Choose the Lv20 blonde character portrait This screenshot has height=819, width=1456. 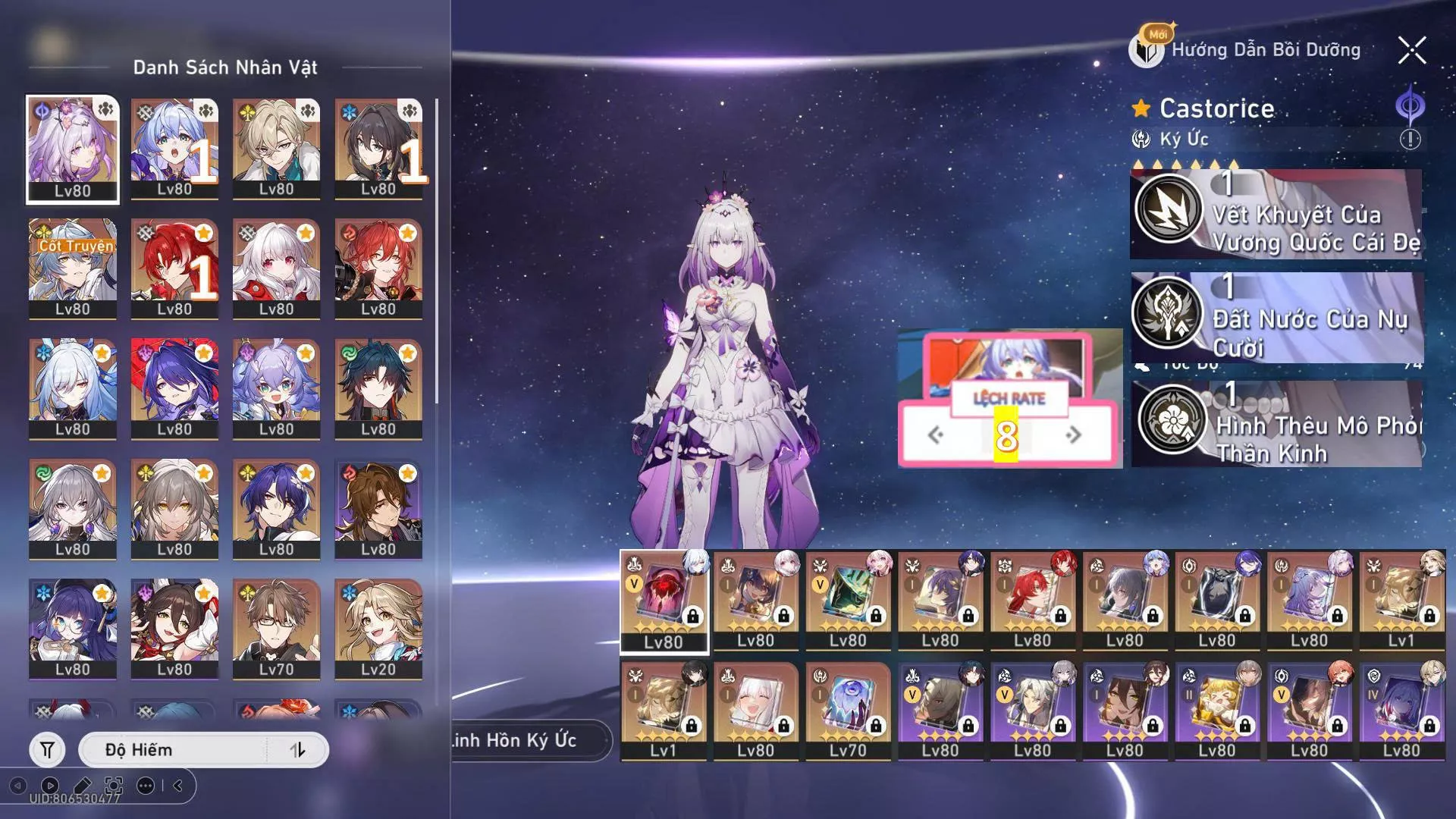click(x=378, y=629)
